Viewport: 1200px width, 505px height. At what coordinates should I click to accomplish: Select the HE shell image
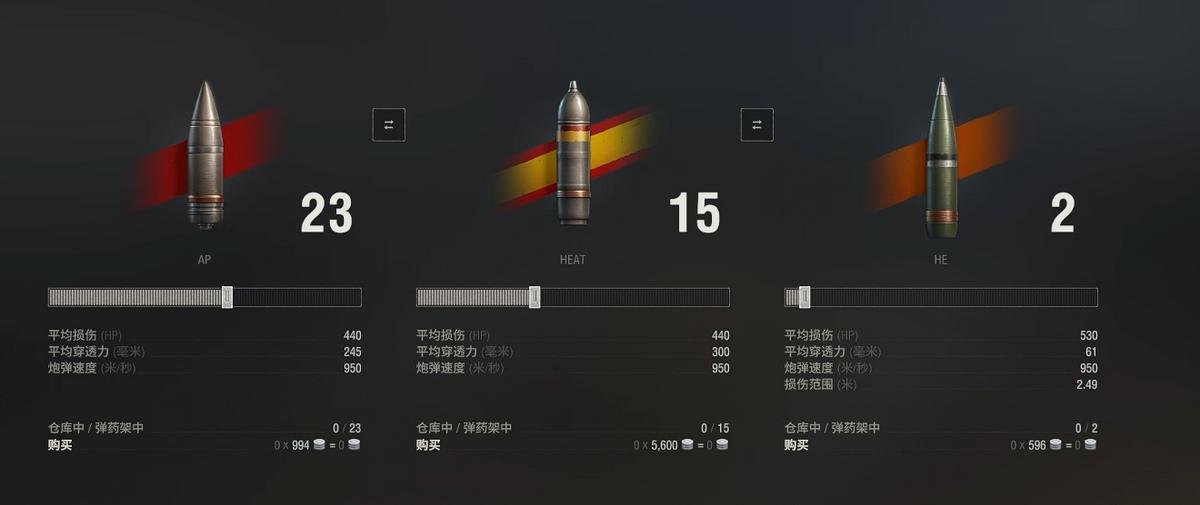pos(940,158)
